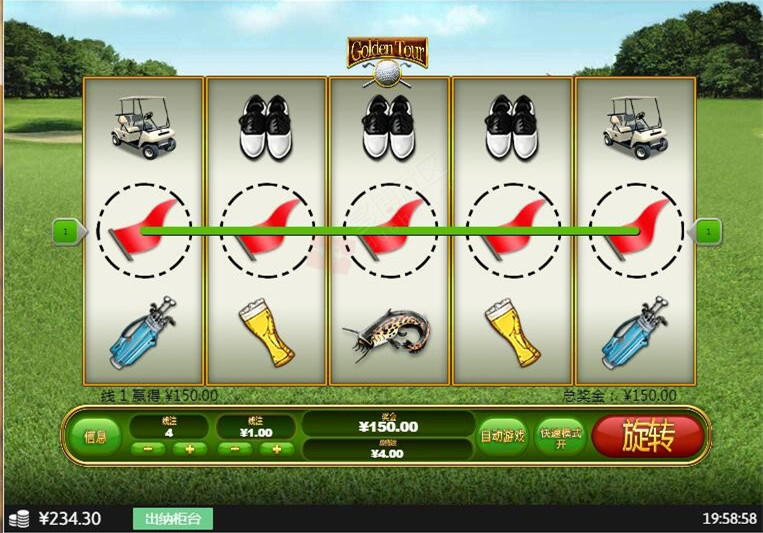763x533 pixels.
Task: Open the 信息 info paytable
Action: tap(95, 437)
